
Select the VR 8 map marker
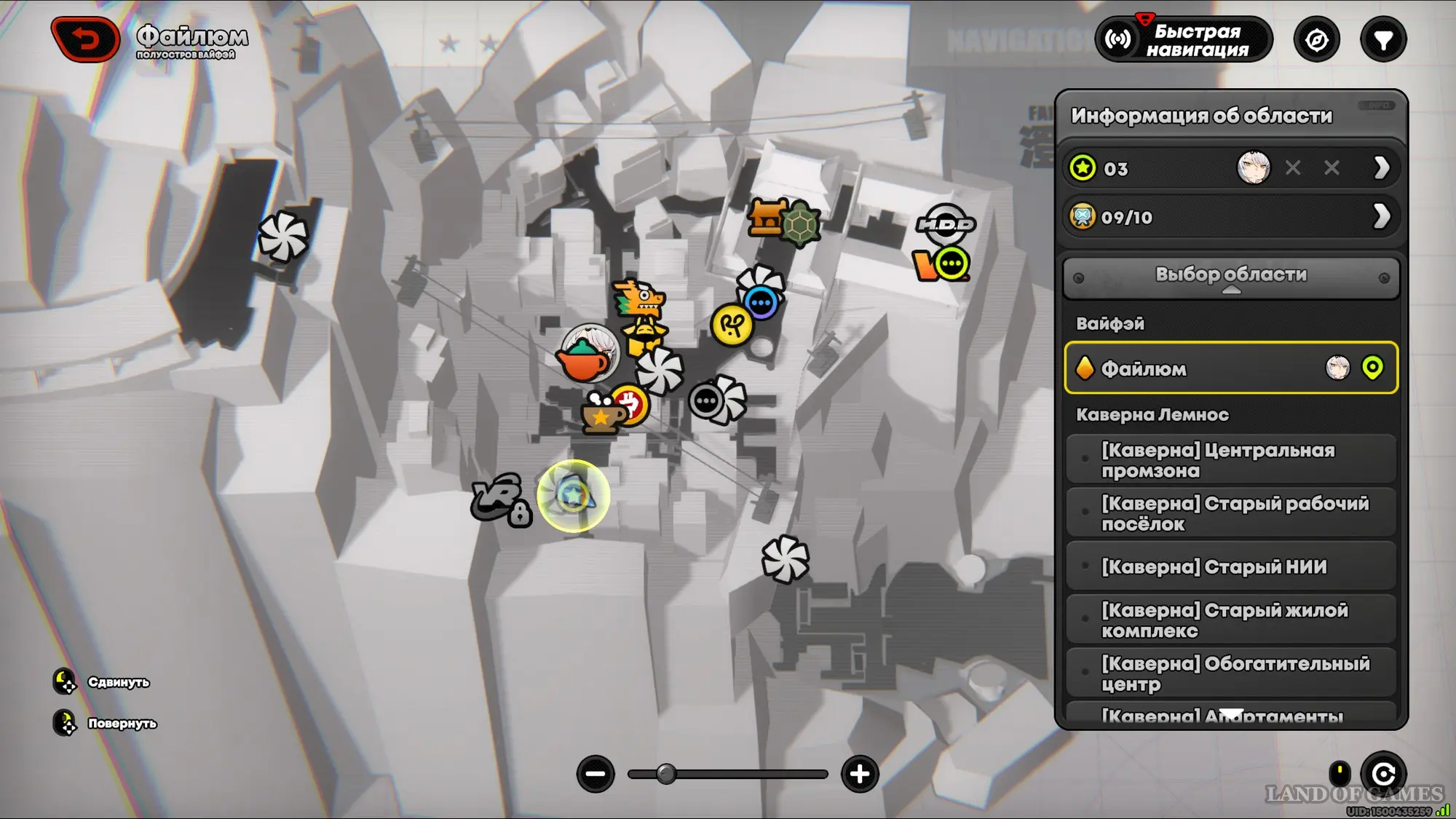[x=501, y=500]
